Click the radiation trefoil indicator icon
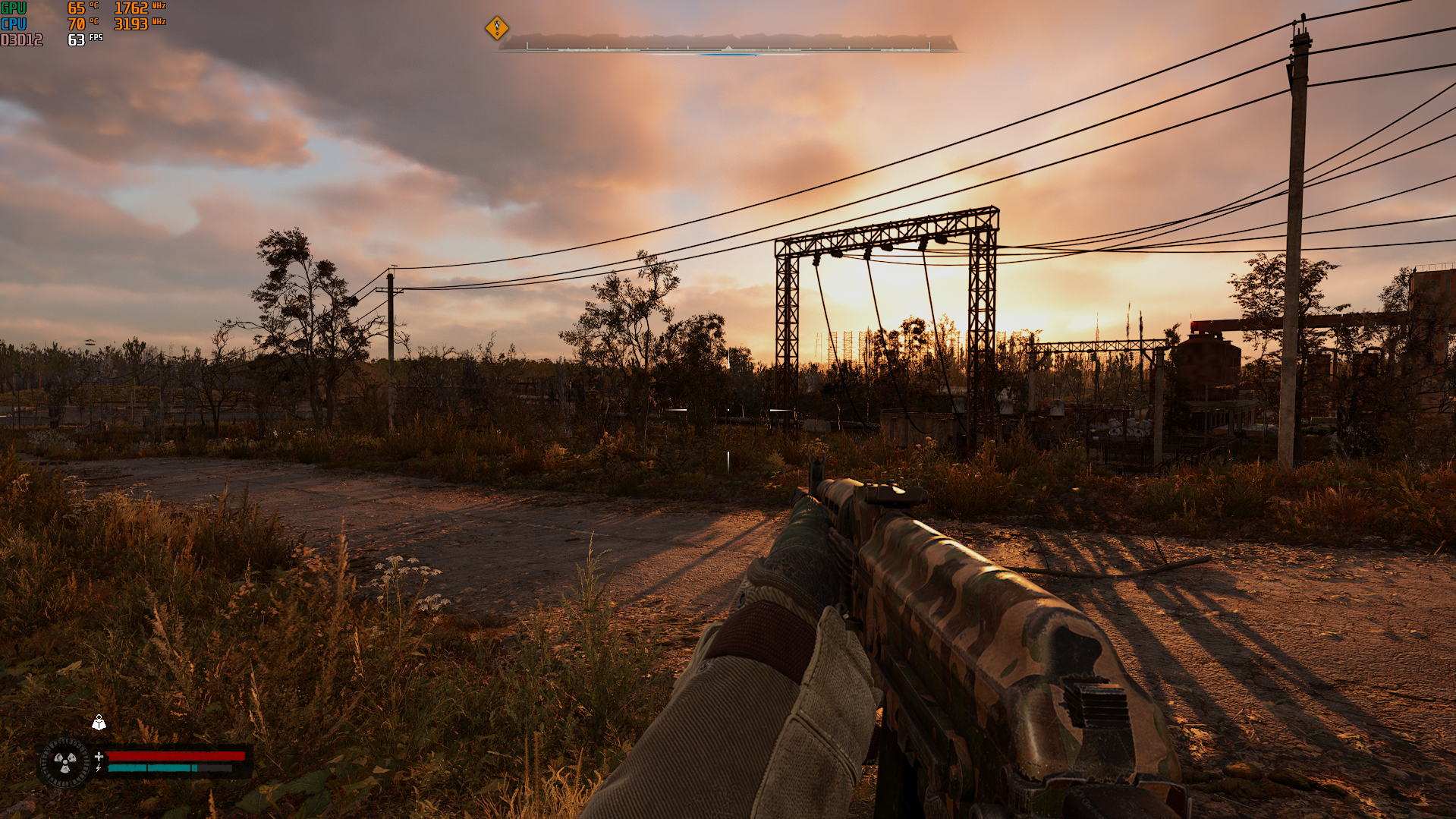 [x=65, y=761]
